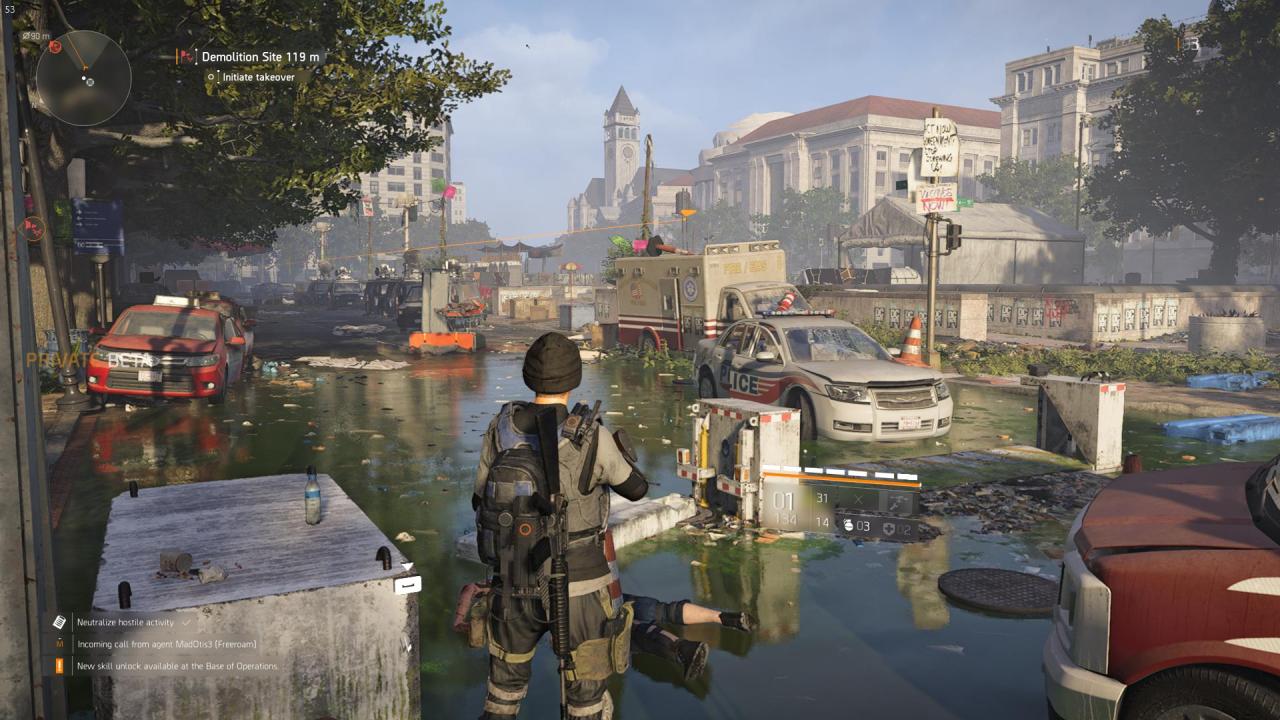
Task: Click the empty skill slot marked X
Action: pyautogui.click(x=858, y=500)
